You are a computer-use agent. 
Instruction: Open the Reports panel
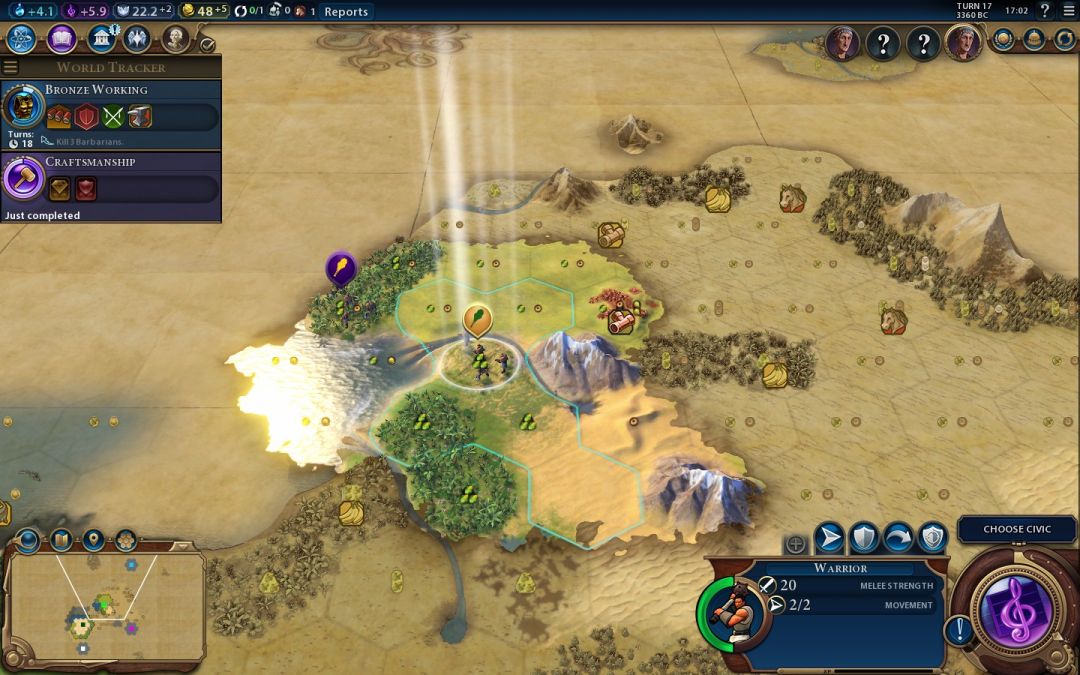(346, 12)
